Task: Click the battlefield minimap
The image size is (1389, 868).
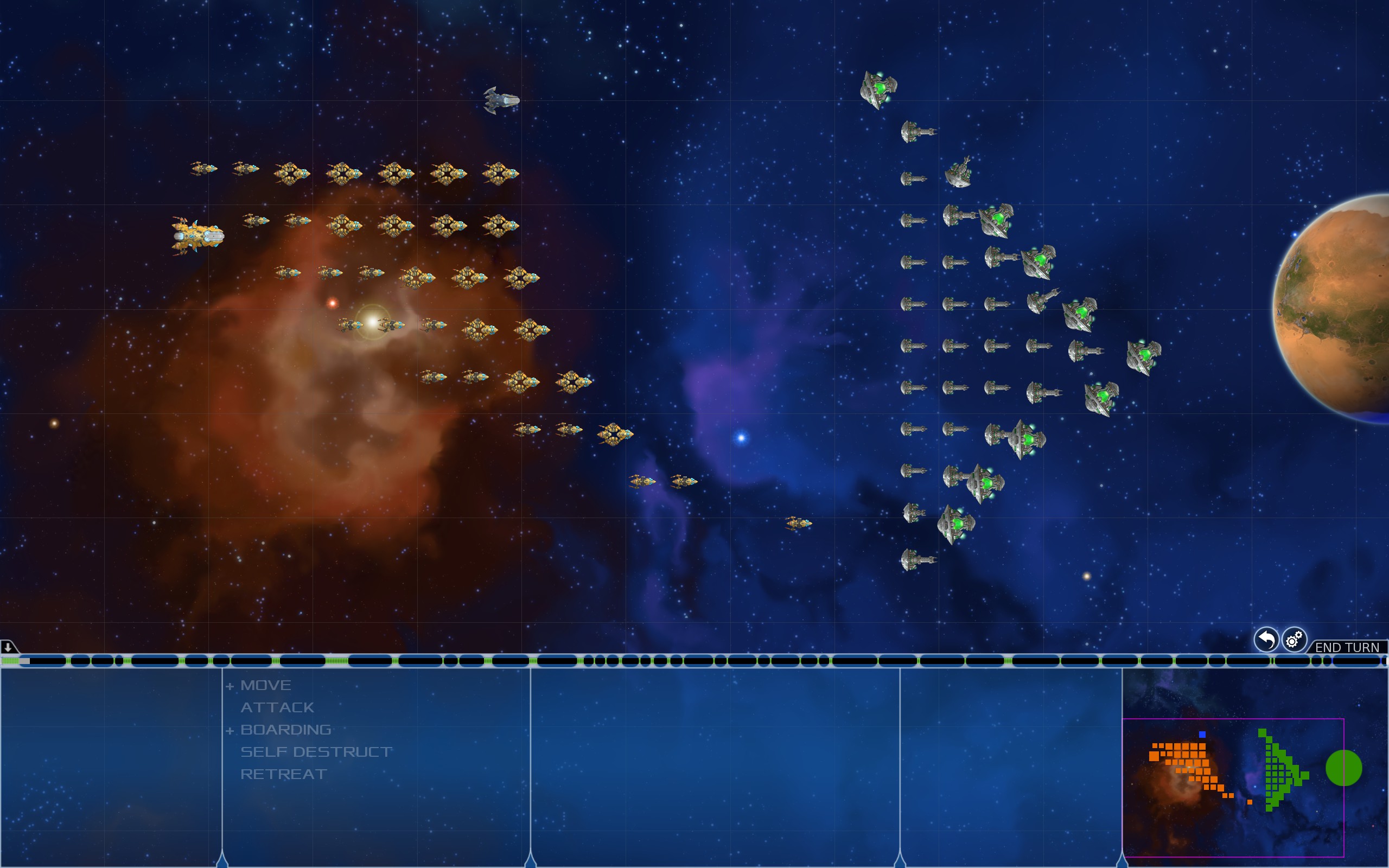Action: pos(1233,787)
